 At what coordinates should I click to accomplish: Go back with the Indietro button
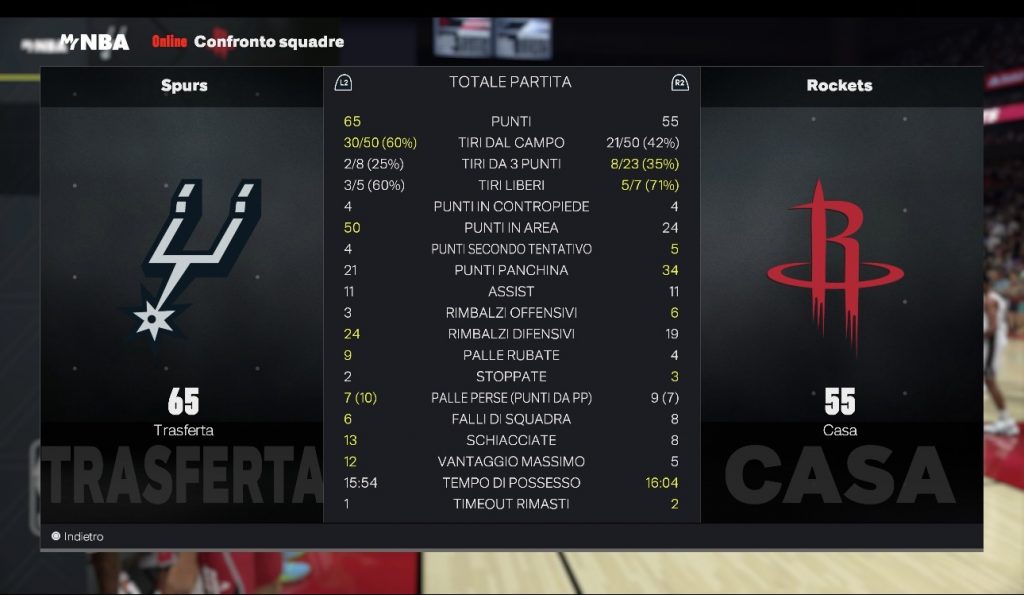pos(78,537)
